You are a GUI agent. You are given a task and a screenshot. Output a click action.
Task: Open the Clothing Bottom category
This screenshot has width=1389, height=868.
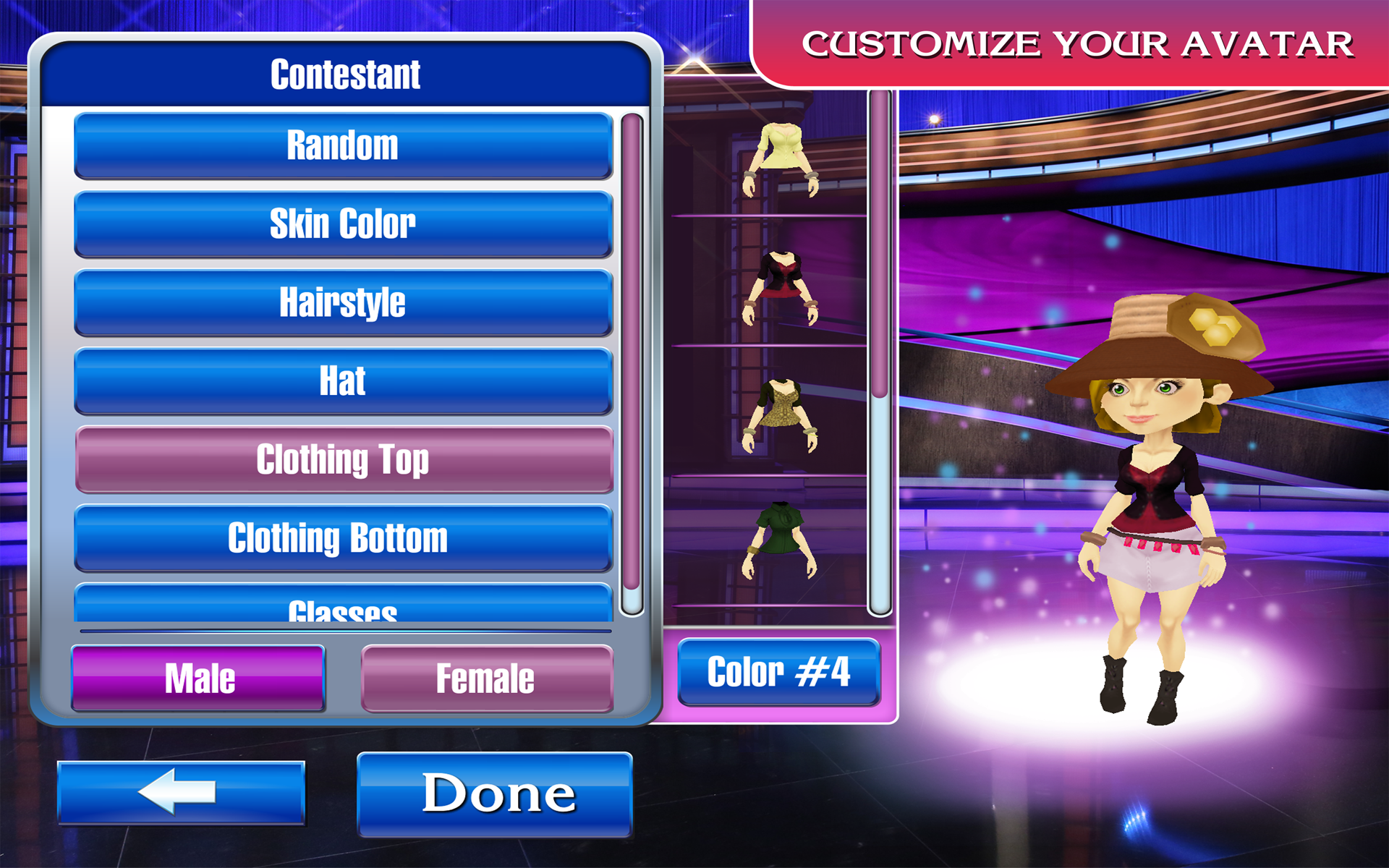(343, 537)
